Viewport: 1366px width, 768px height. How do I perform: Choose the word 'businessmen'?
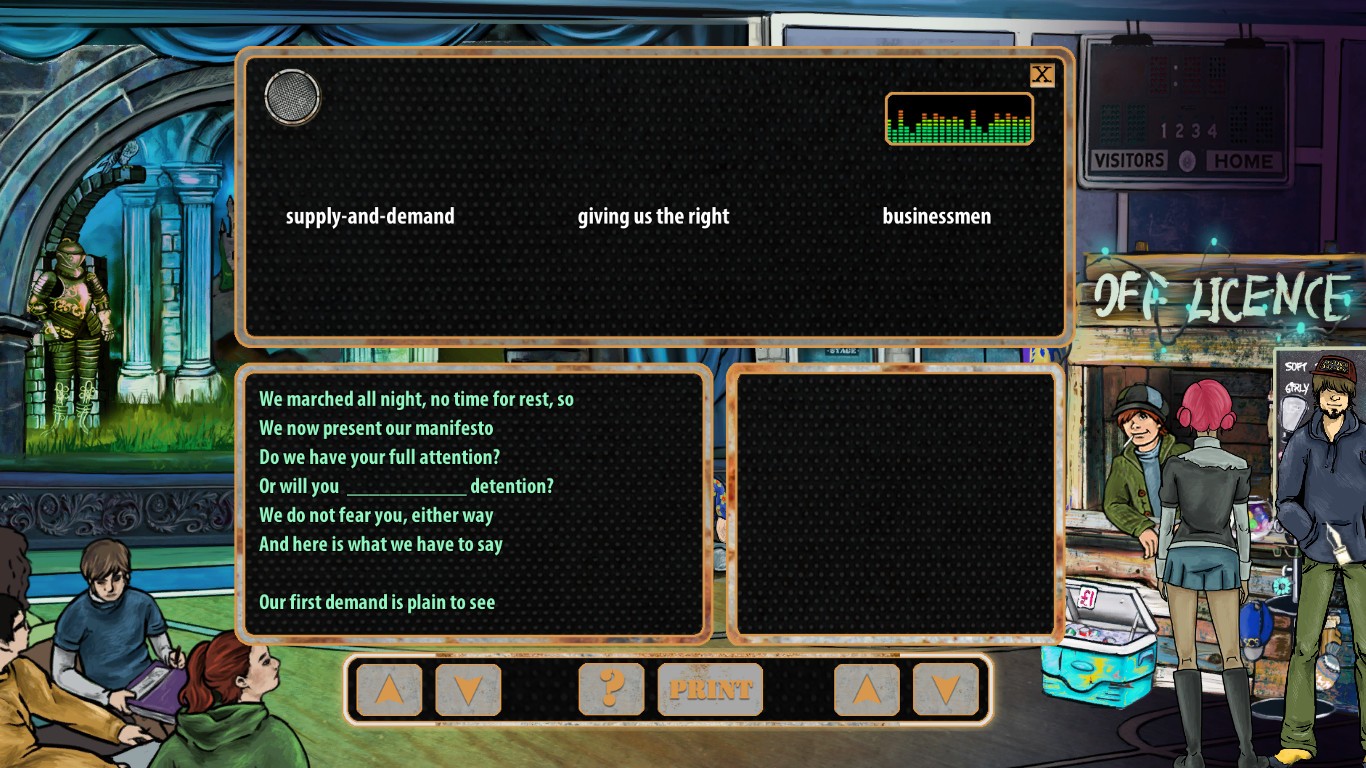936,216
